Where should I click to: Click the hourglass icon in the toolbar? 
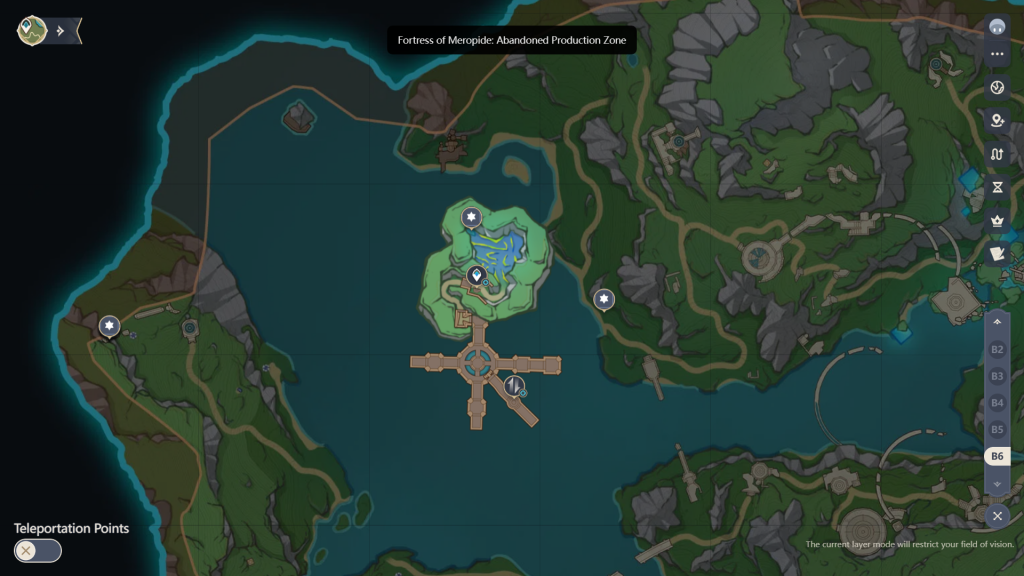(x=997, y=187)
